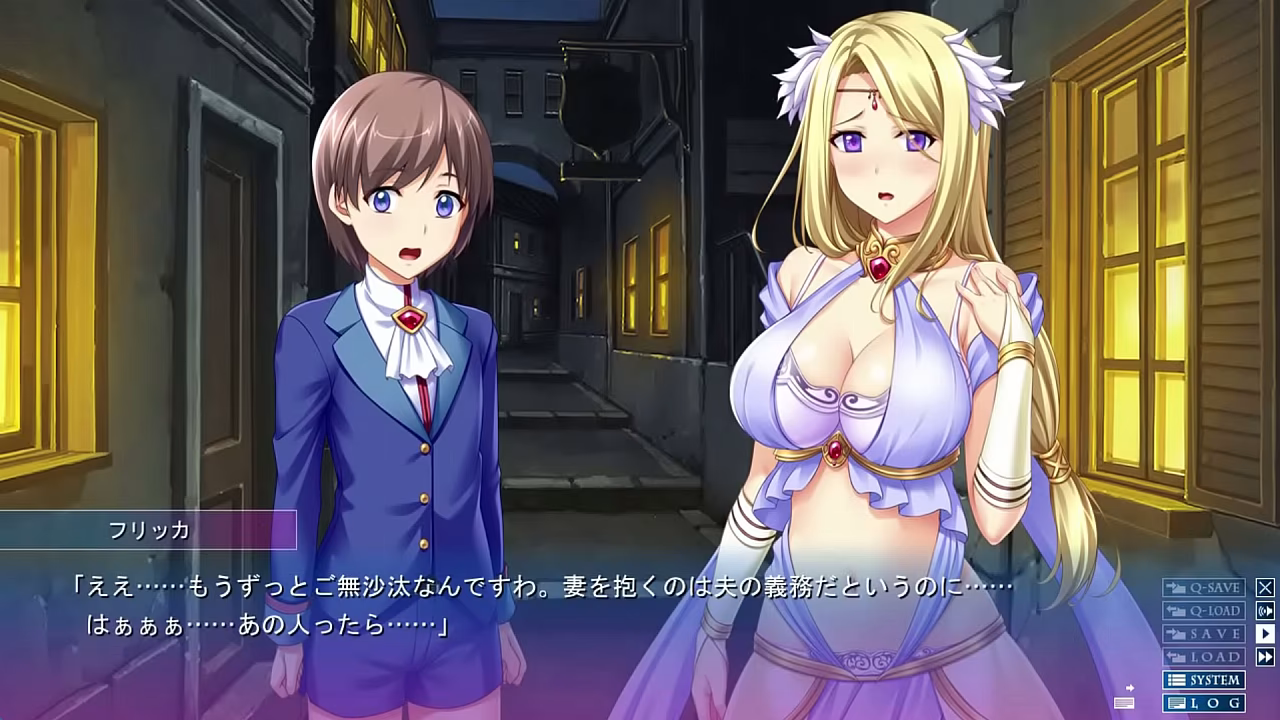
Task: Open the SAVE menu
Action: tap(1203, 634)
